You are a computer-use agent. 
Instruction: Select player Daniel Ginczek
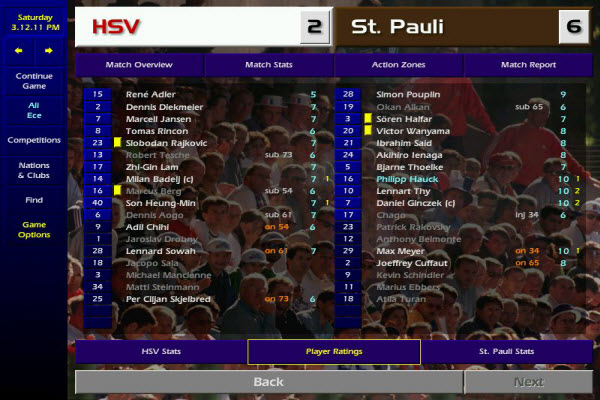click(x=415, y=203)
